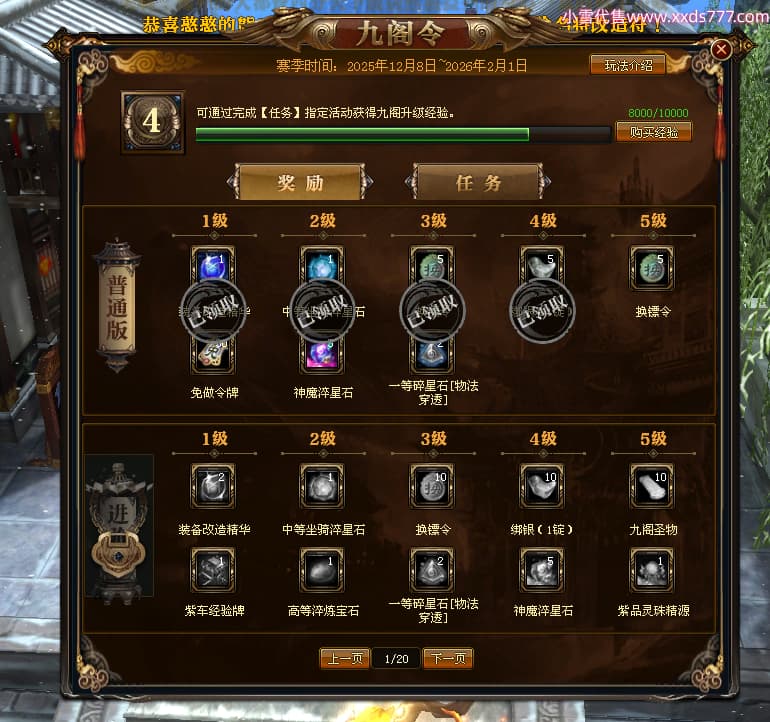This screenshot has width=770, height=722.
Task: Select the 高等淬炼宝石 reward icon
Action: point(322,569)
